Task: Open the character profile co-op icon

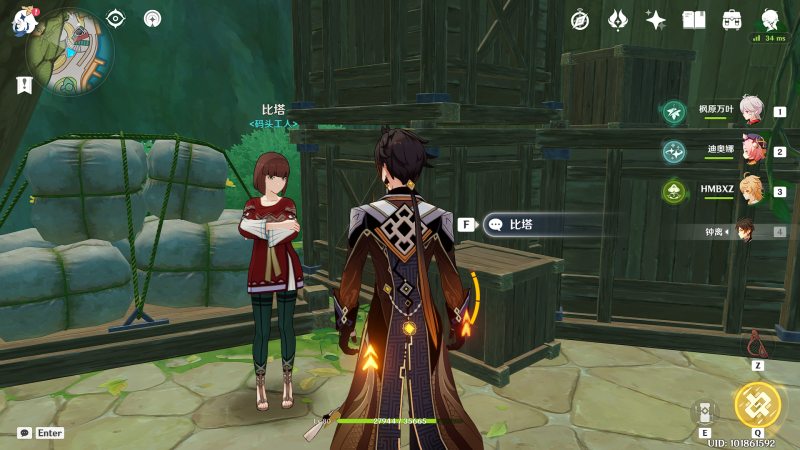Action: (770, 20)
